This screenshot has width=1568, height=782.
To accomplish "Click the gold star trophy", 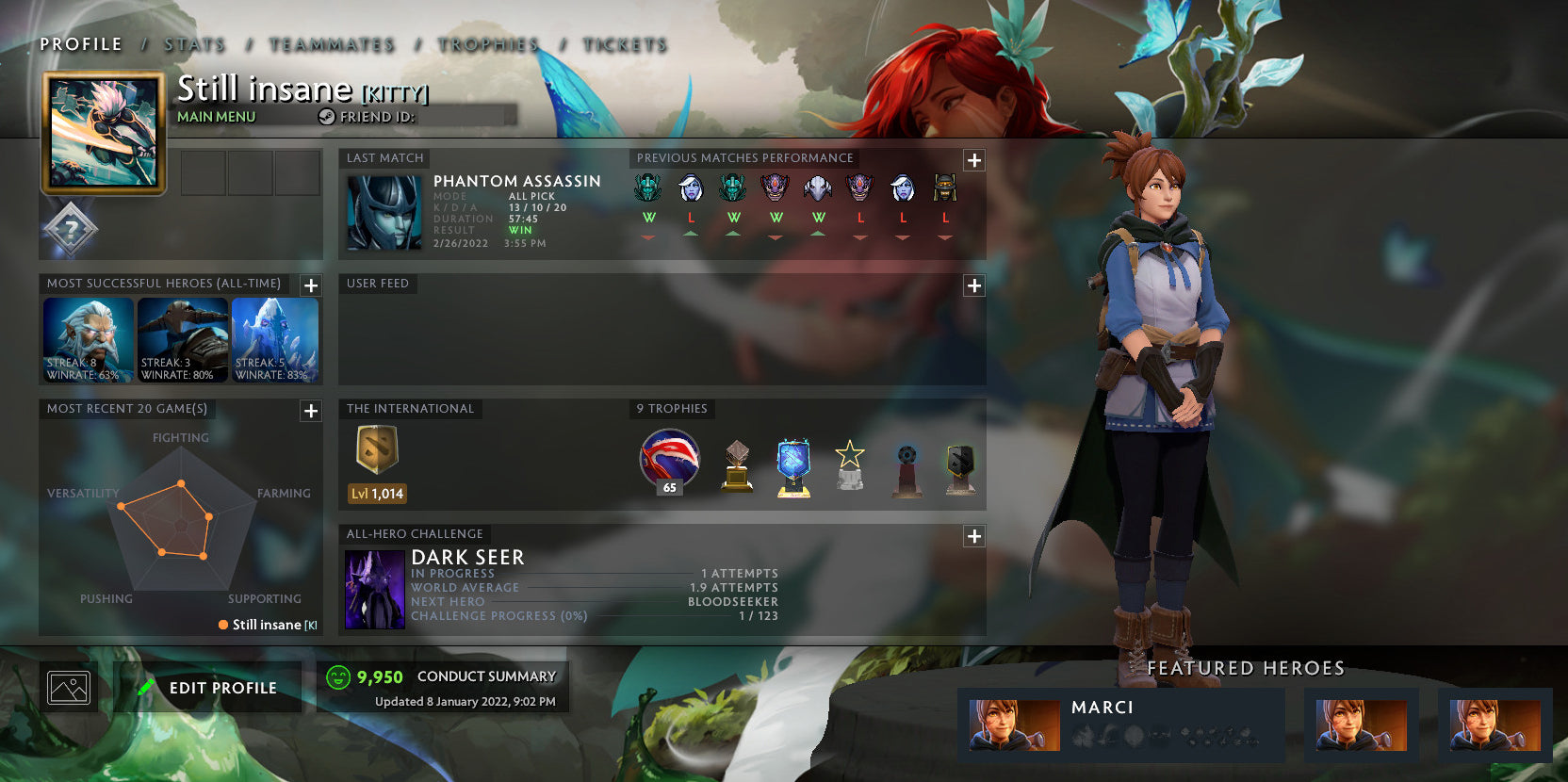I will click(851, 461).
